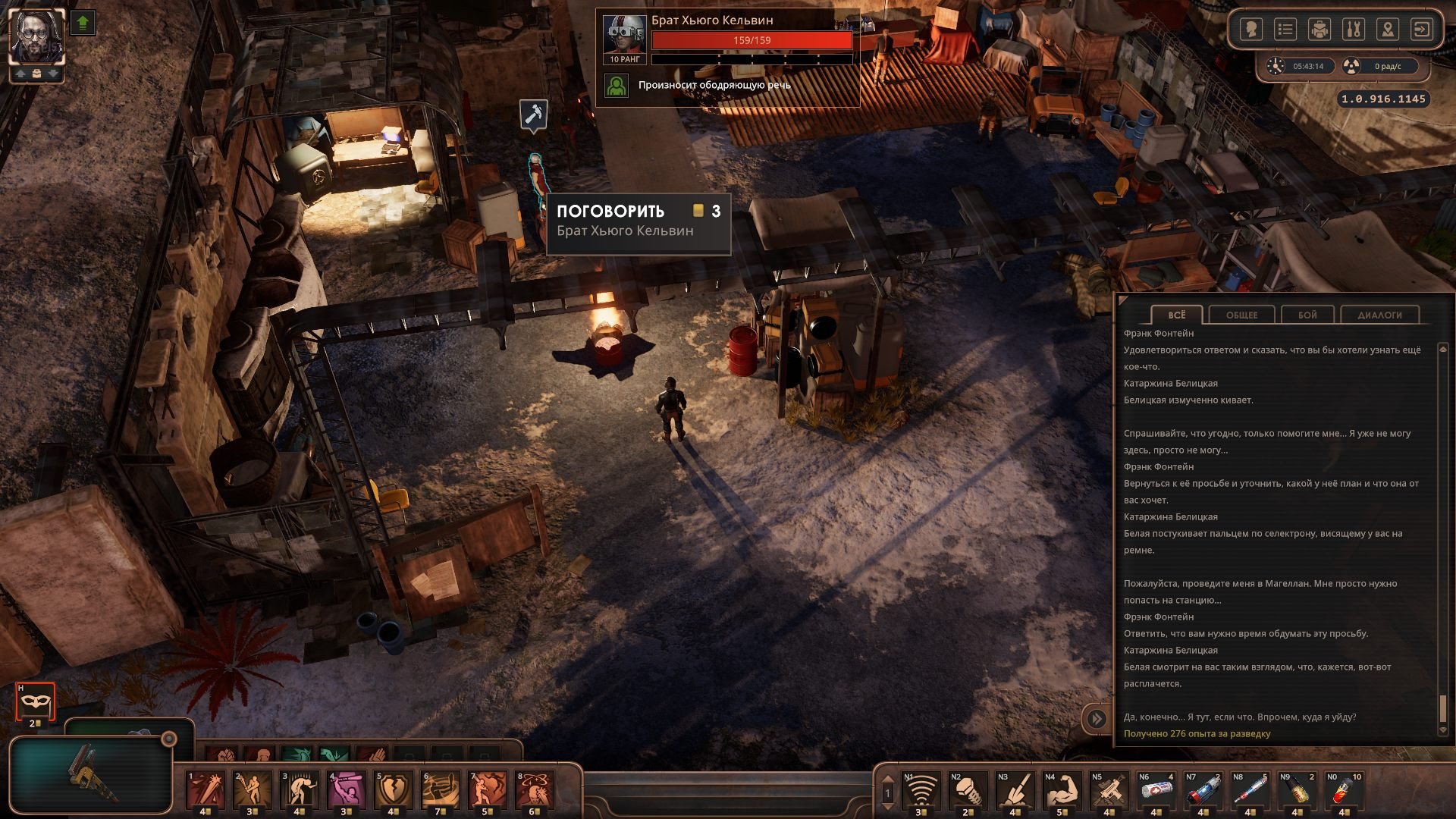Select Frank Fontaine's bearded portrait

(x=36, y=36)
